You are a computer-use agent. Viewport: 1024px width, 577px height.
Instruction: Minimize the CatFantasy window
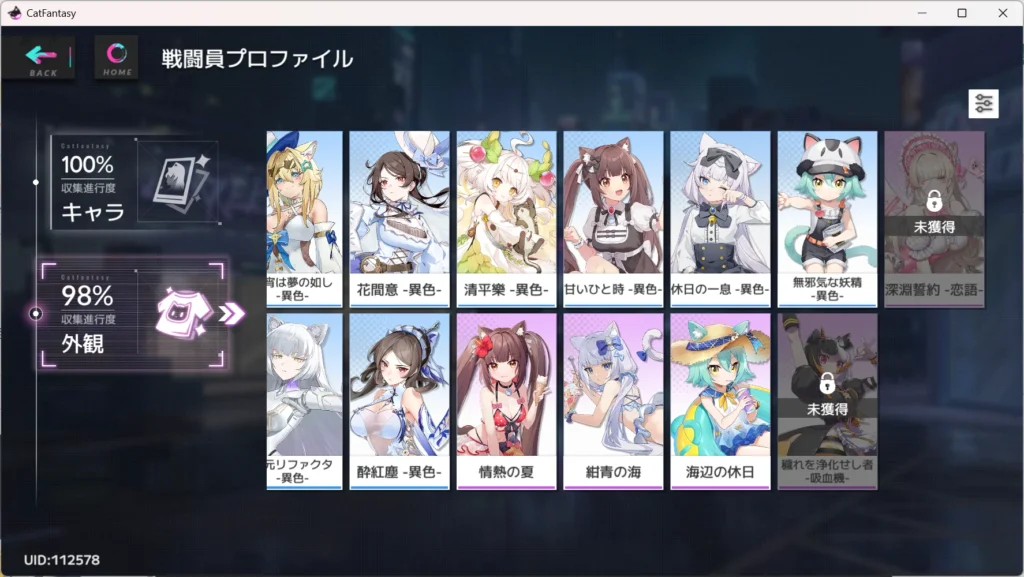[924, 13]
